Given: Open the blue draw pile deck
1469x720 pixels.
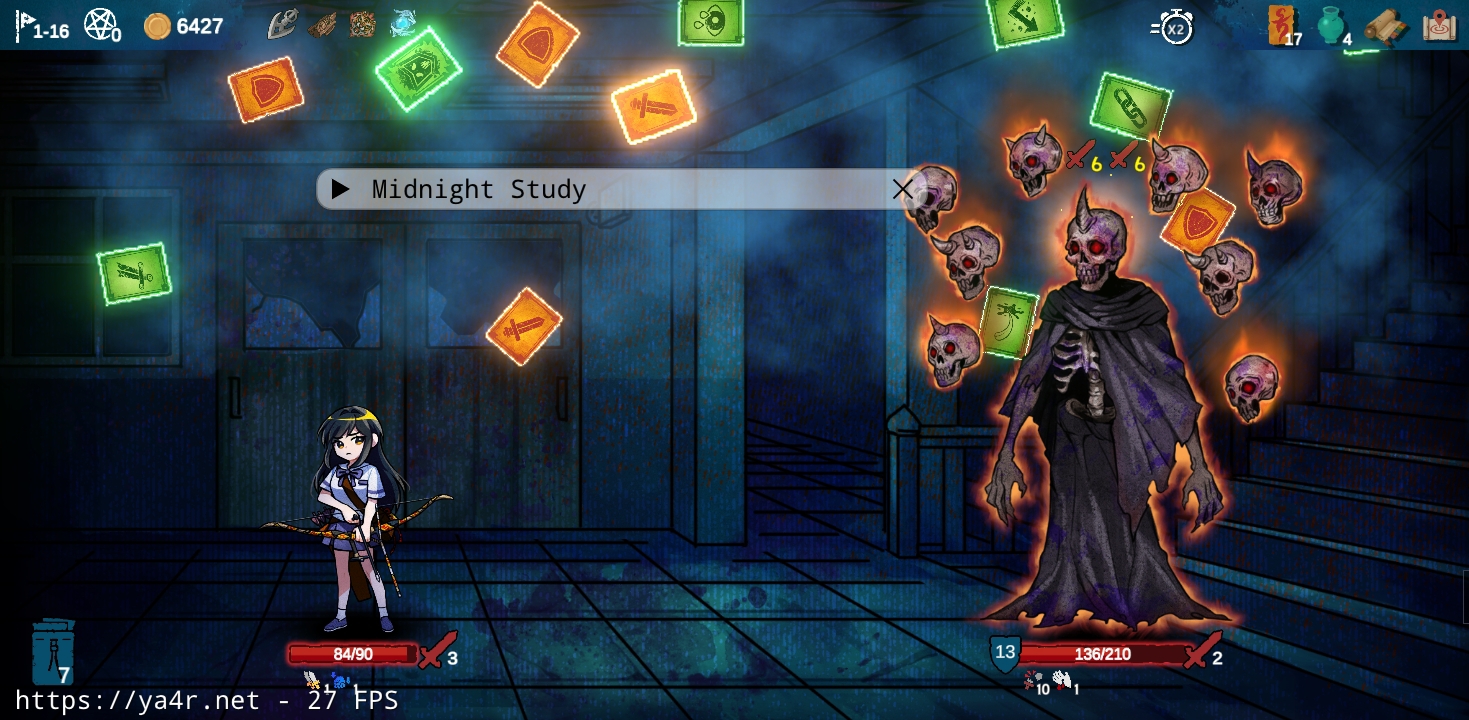Looking at the screenshot, I should [53, 652].
